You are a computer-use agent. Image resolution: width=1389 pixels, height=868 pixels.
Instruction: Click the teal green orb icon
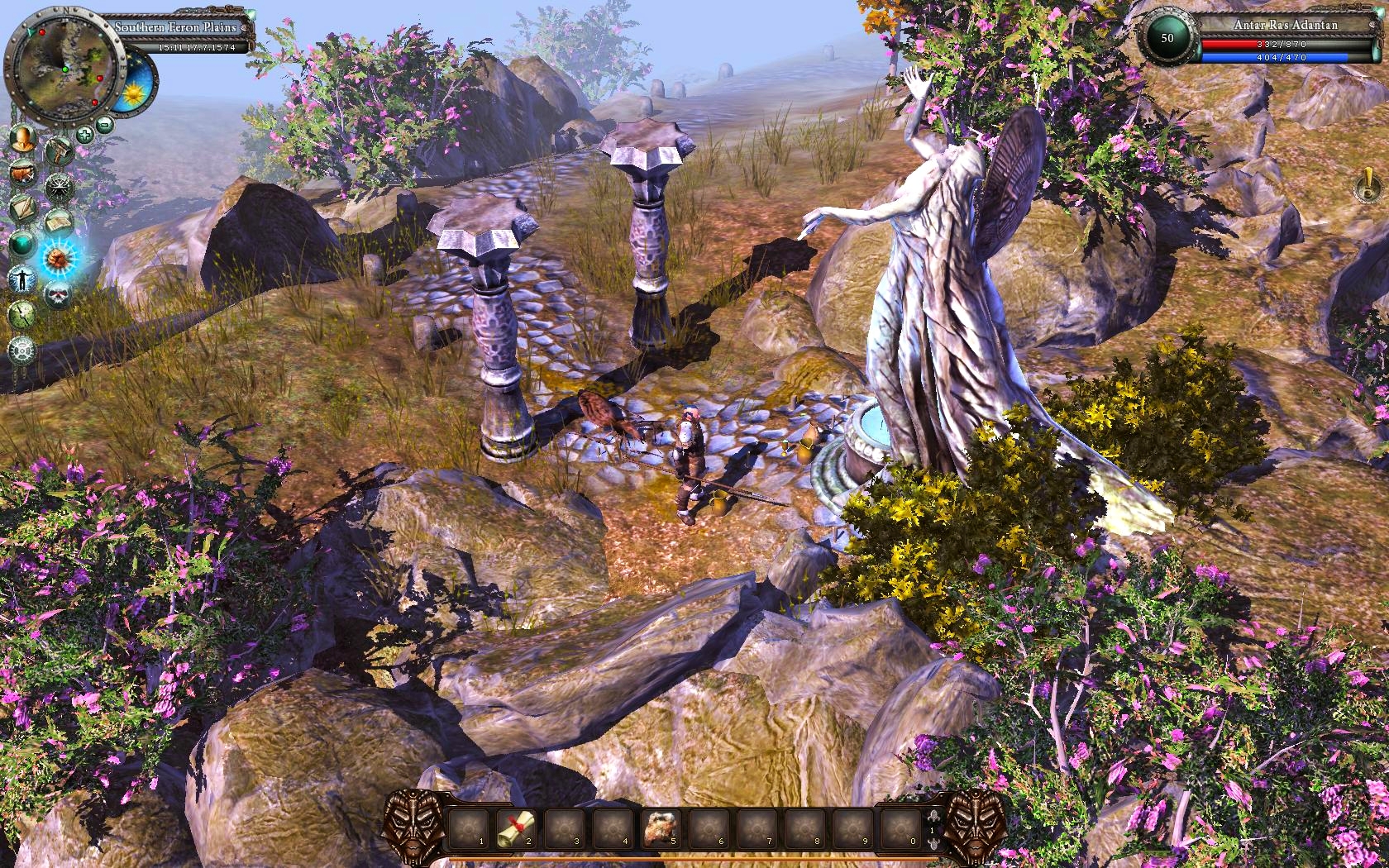click(x=22, y=244)
